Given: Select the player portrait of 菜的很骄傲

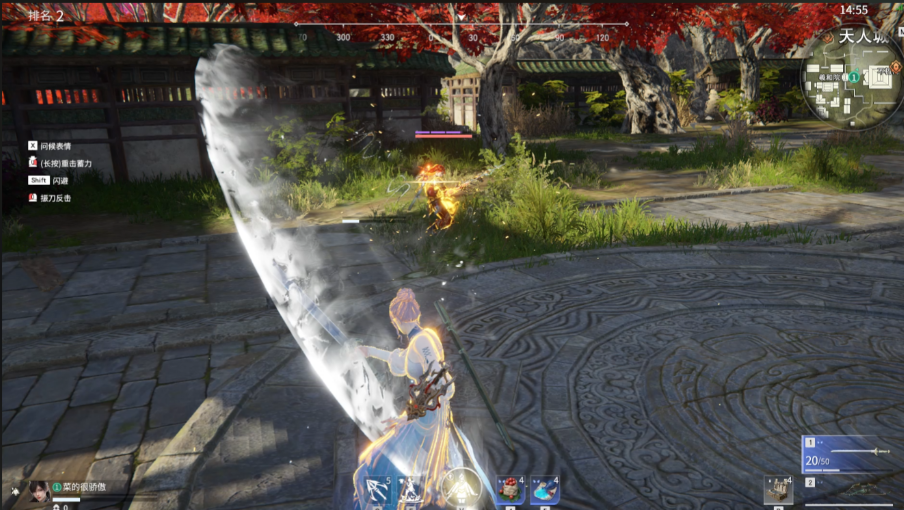Looking at the screenshot, I should pos(39,491).
